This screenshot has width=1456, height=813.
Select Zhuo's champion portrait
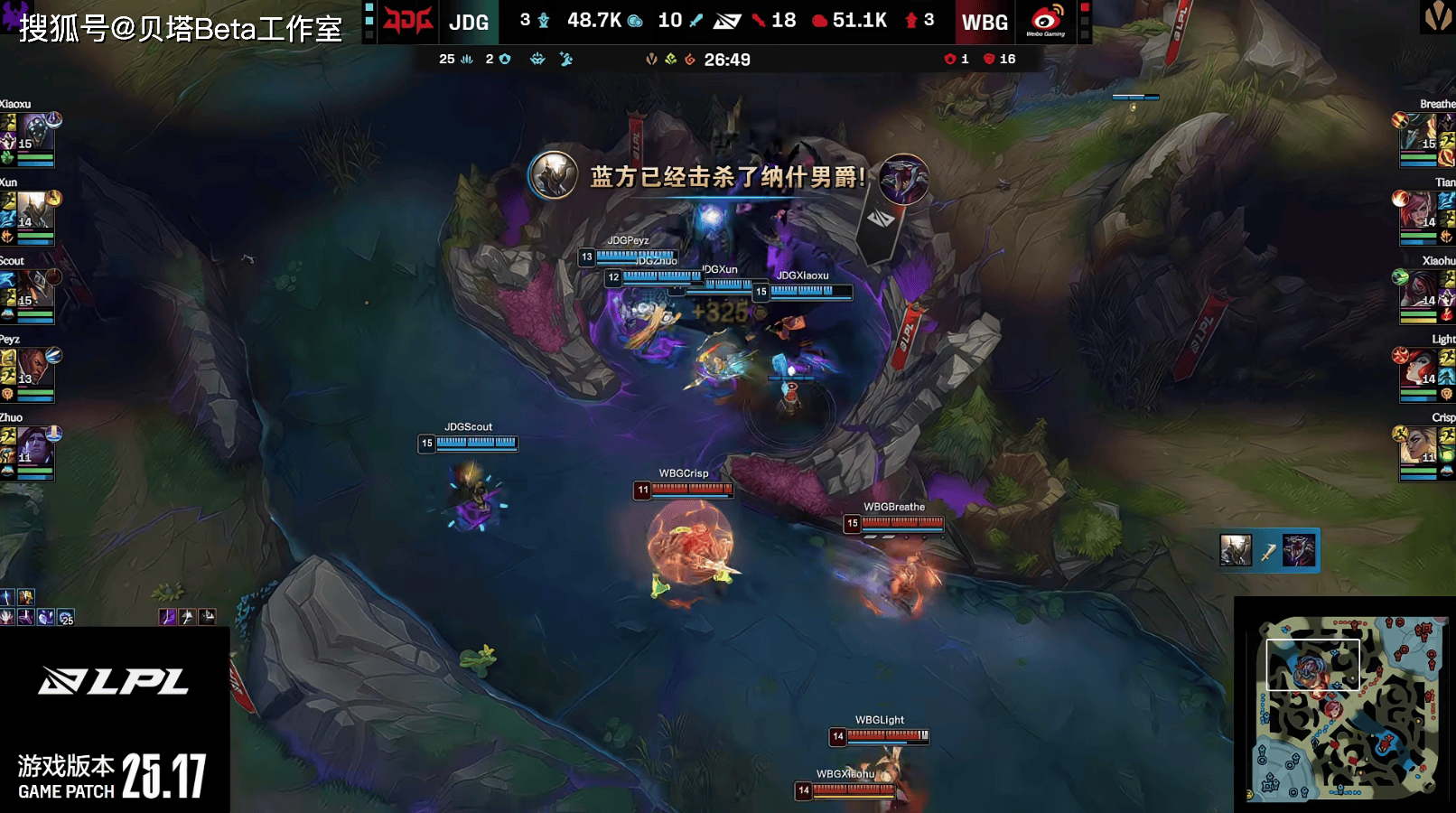(x=34, y=446)
